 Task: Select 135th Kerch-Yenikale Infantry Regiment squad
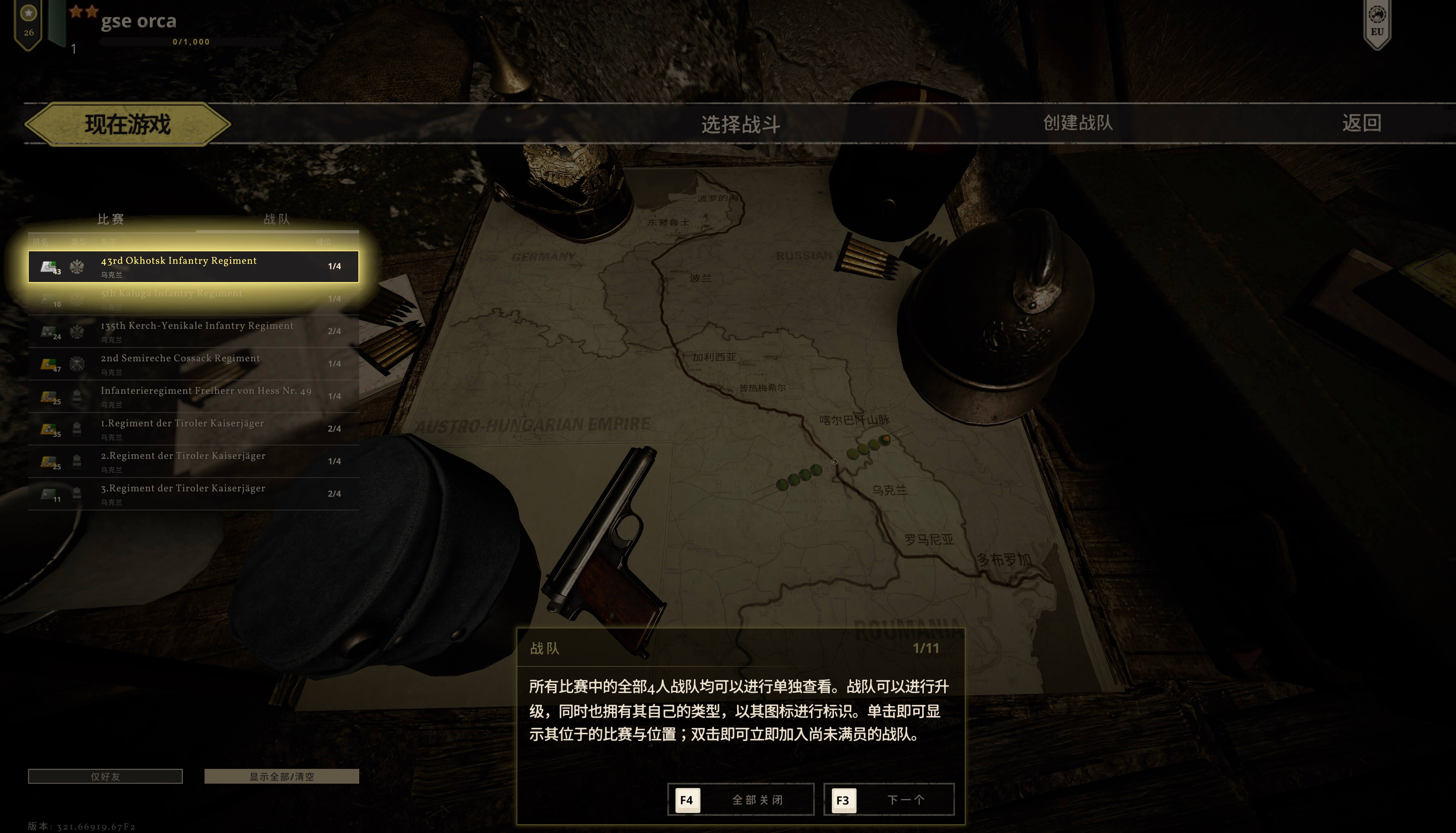(x=193, y=331)
